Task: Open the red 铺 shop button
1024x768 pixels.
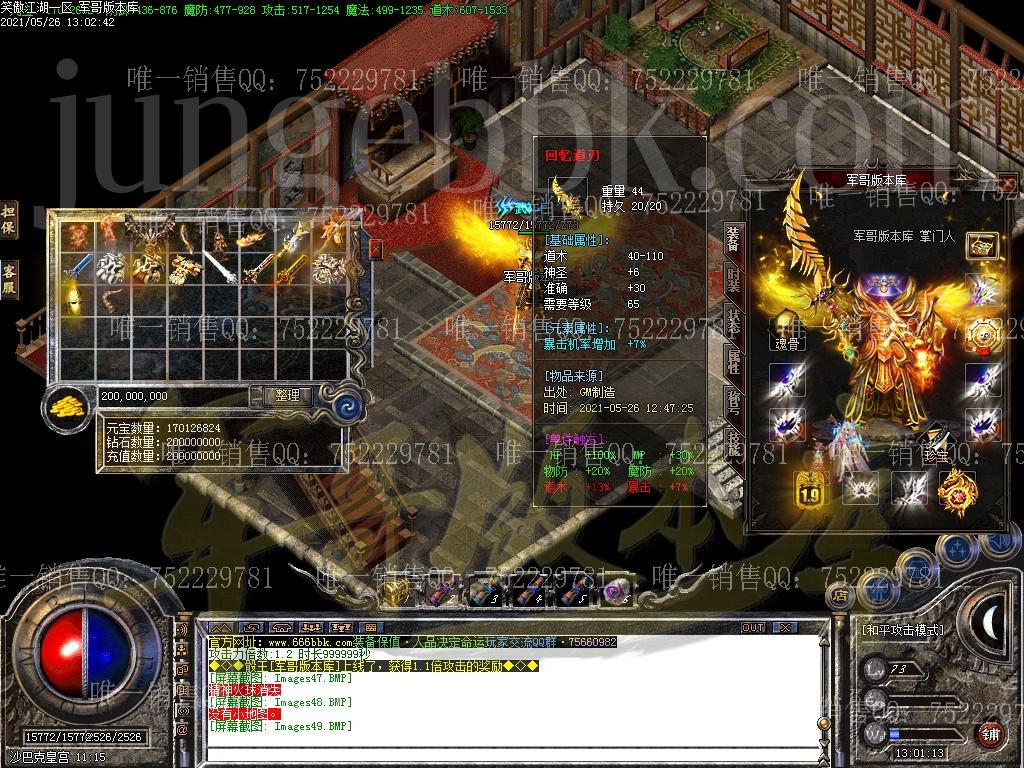Action: [989, 733]
